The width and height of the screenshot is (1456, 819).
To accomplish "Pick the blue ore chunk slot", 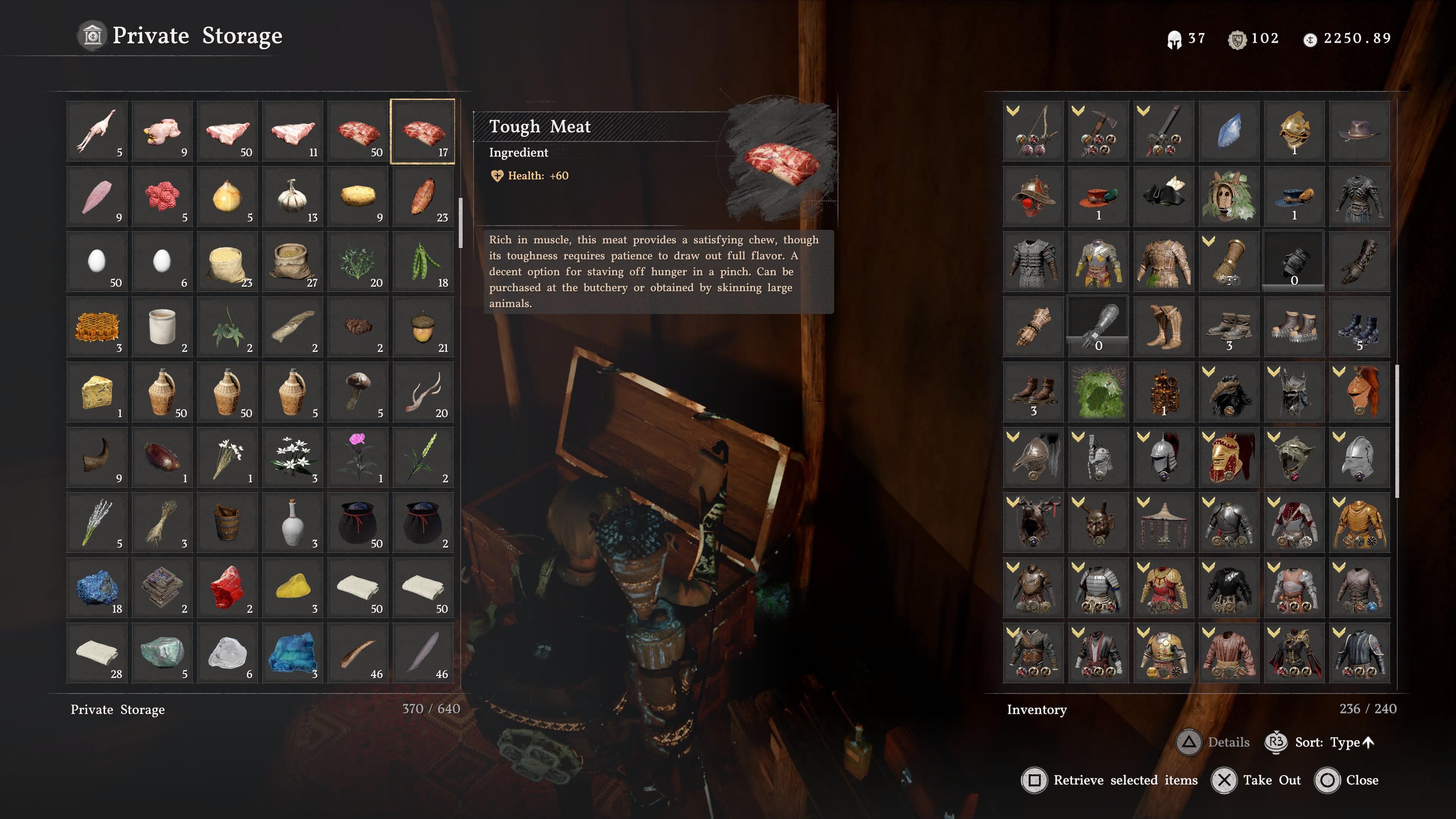I will coord(97,588).
